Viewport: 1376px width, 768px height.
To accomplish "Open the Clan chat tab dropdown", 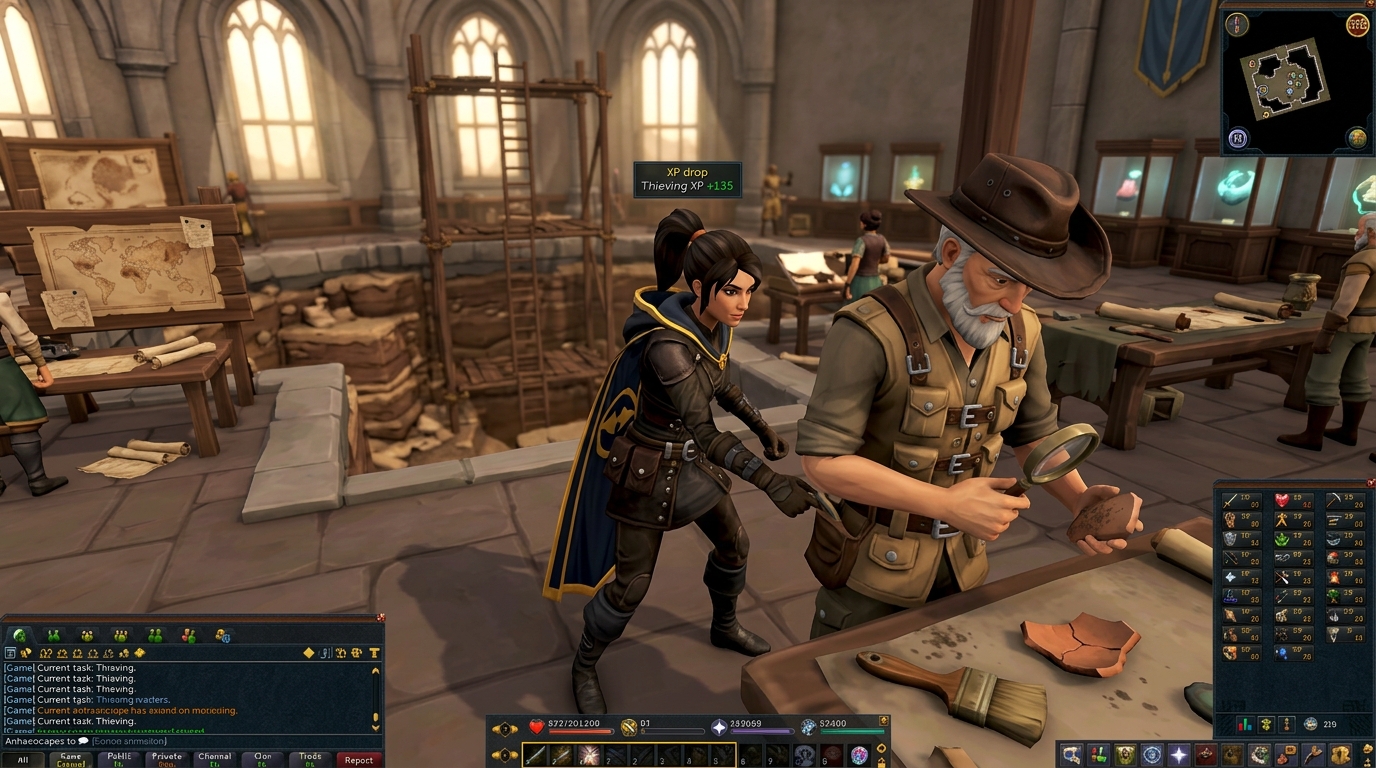I will coord(263,757).
